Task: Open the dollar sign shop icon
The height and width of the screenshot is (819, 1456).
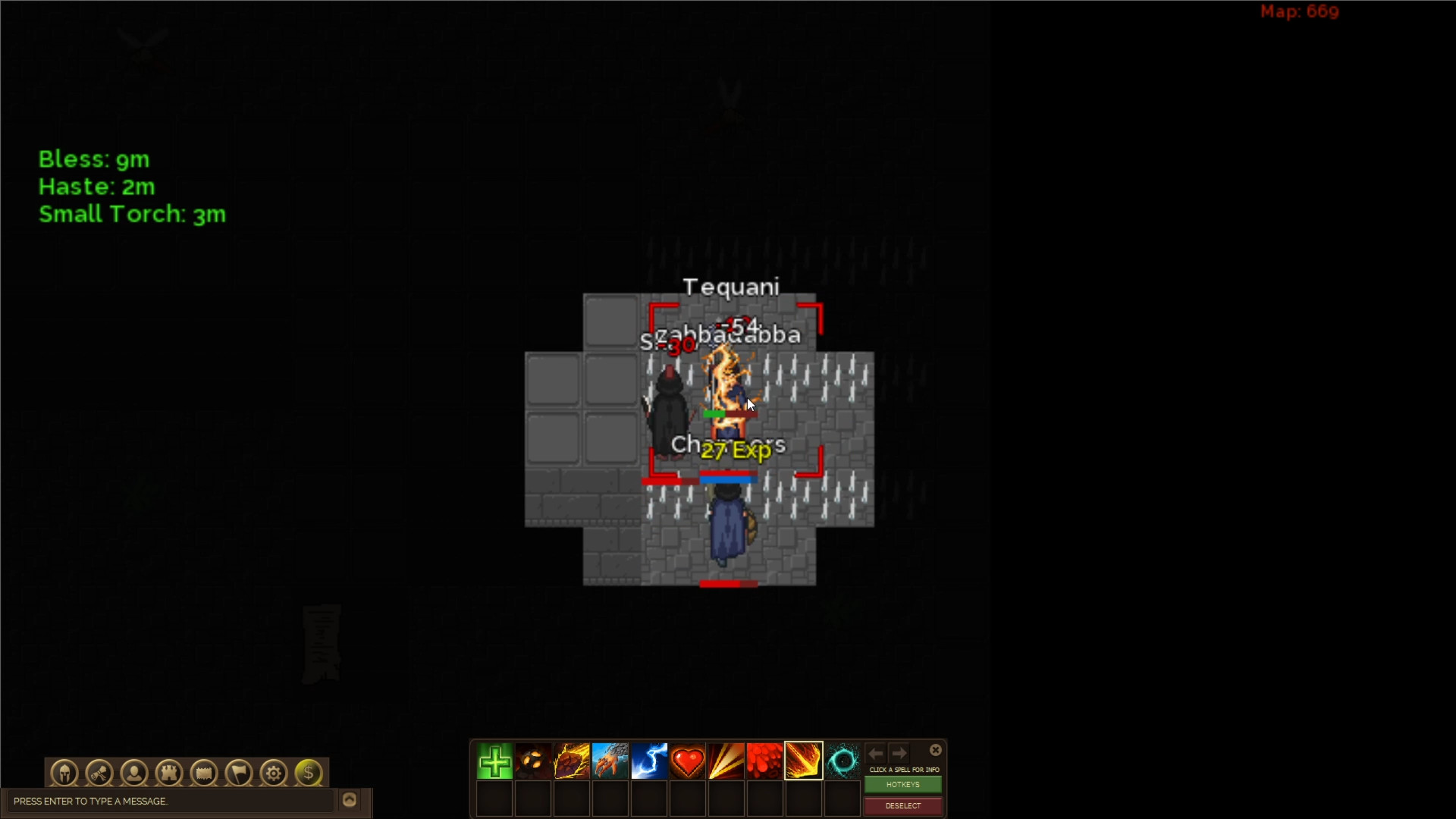Action: point(308,773)
